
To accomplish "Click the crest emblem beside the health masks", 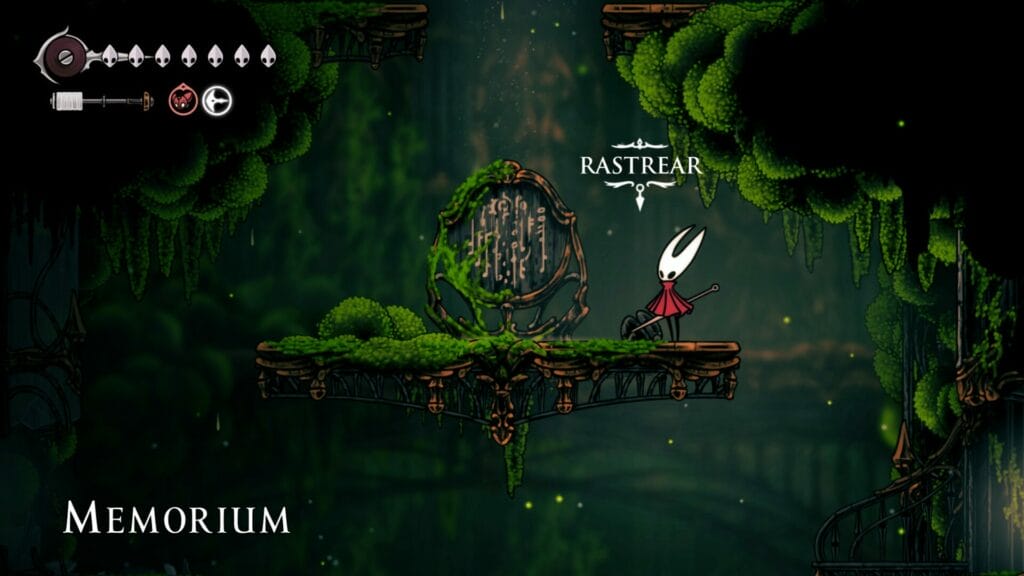I will coord(65,54).
